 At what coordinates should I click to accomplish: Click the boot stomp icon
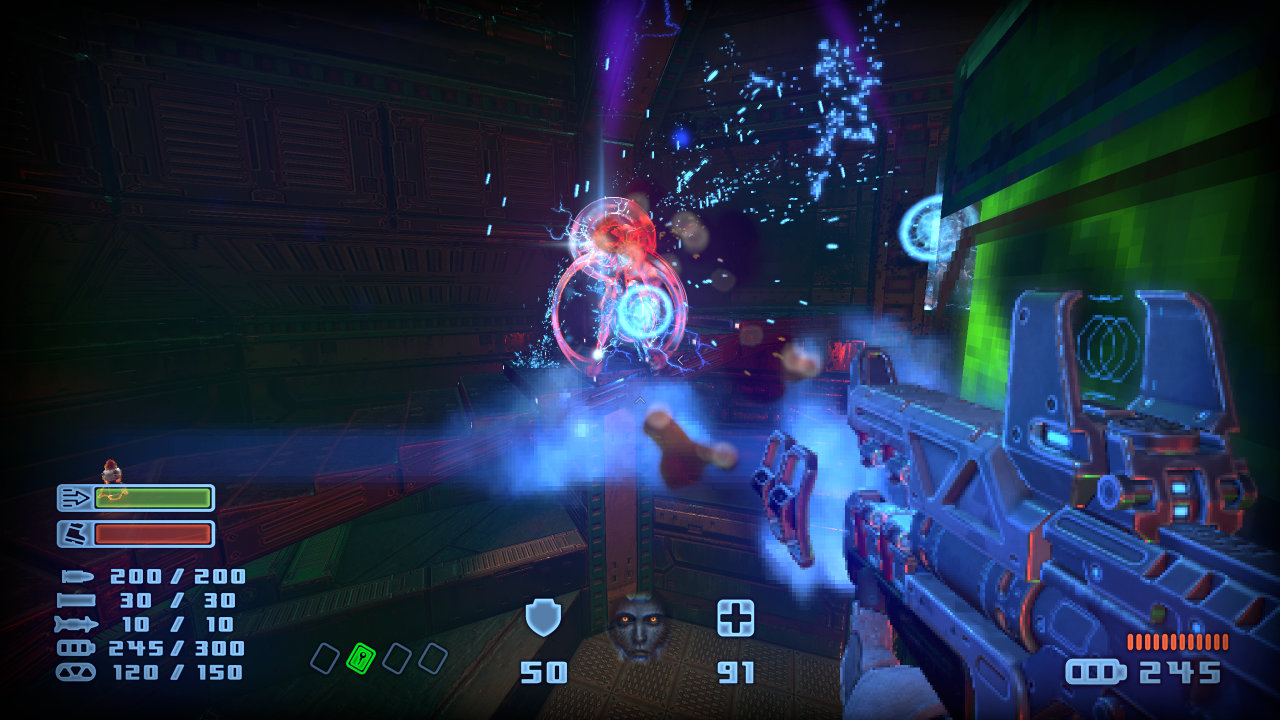tap(74, 534)
